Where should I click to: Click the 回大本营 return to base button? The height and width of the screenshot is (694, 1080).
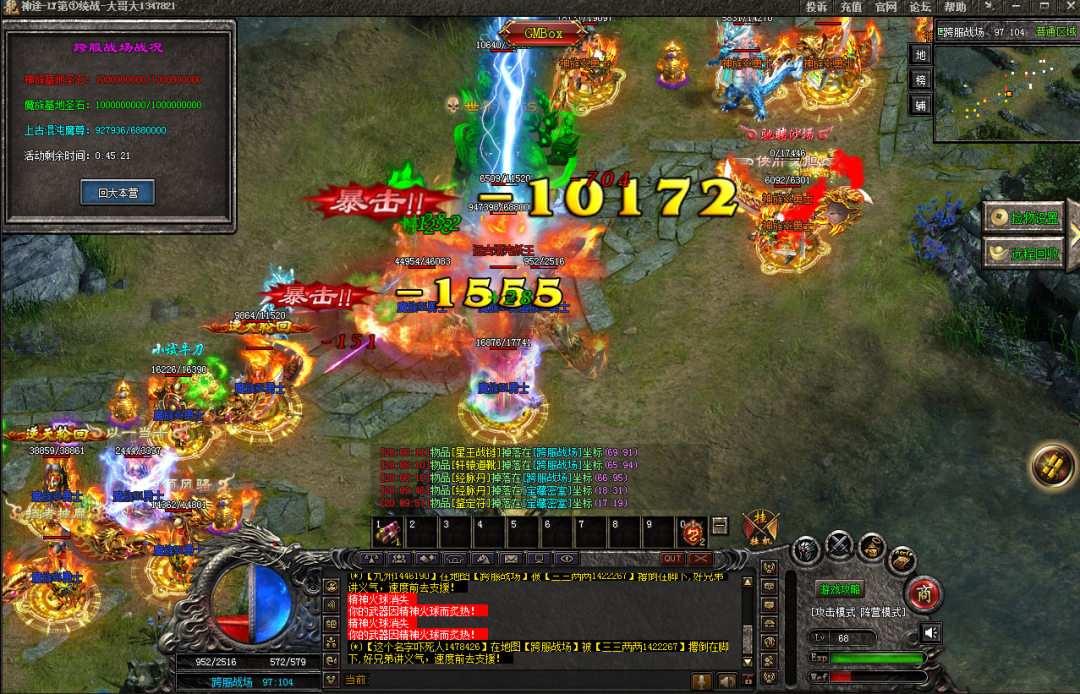point(117,192)
